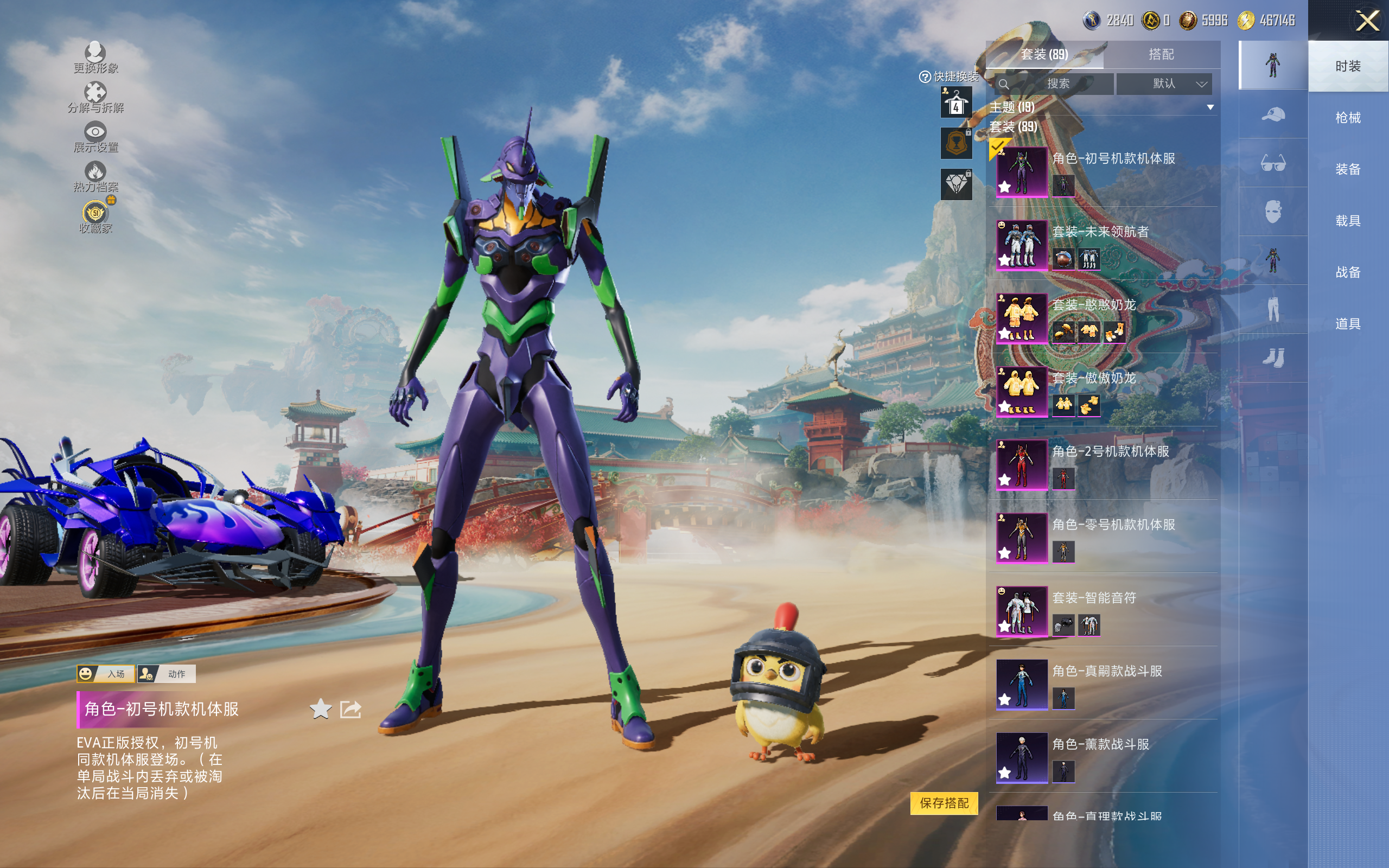This screenshot has height=868, width=1389.
Task: Switch to the 动作 emote tab
Action: (x=168, y=674)
